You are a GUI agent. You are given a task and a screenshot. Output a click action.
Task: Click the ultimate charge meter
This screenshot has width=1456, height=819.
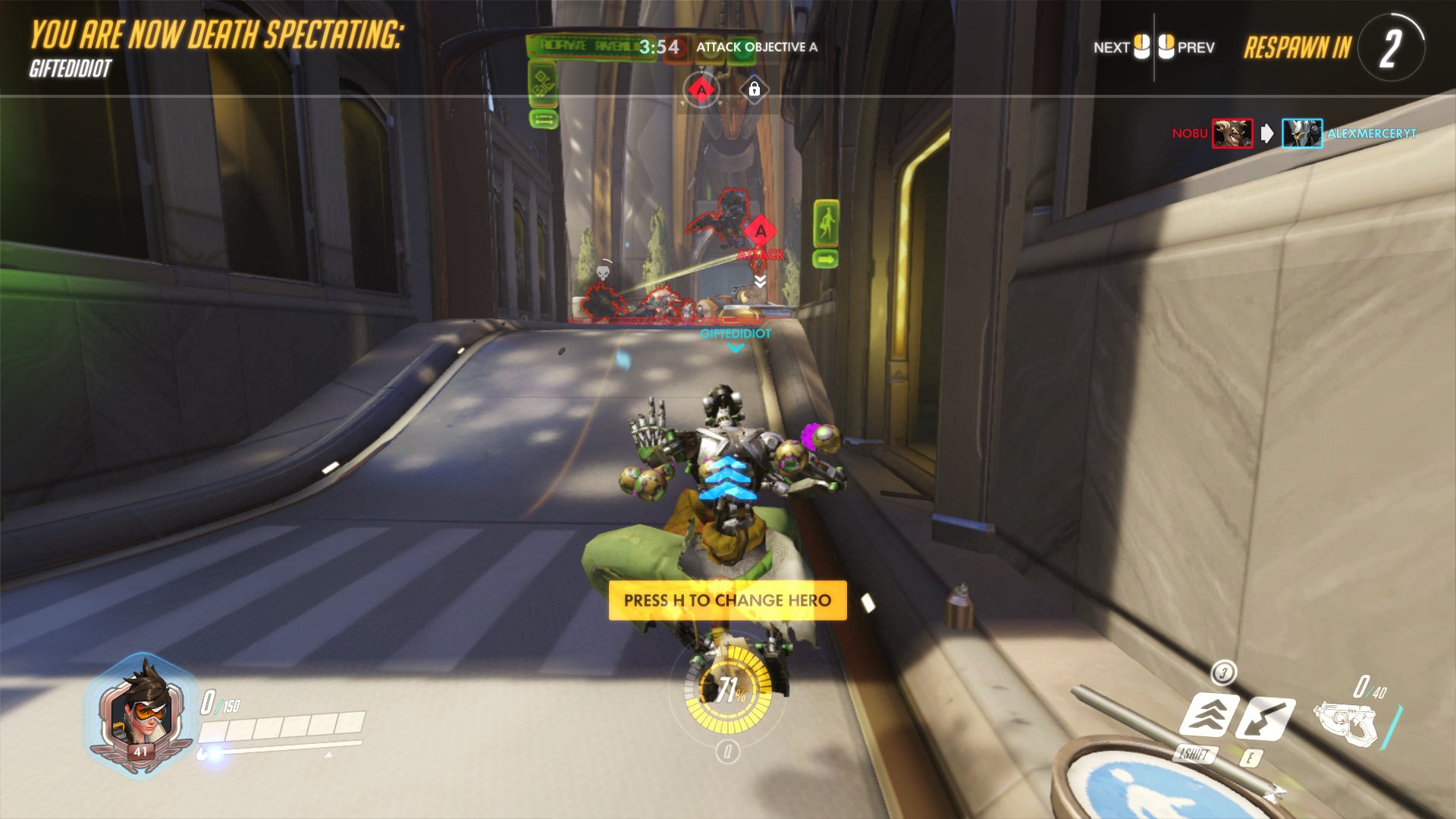(728, 690)
